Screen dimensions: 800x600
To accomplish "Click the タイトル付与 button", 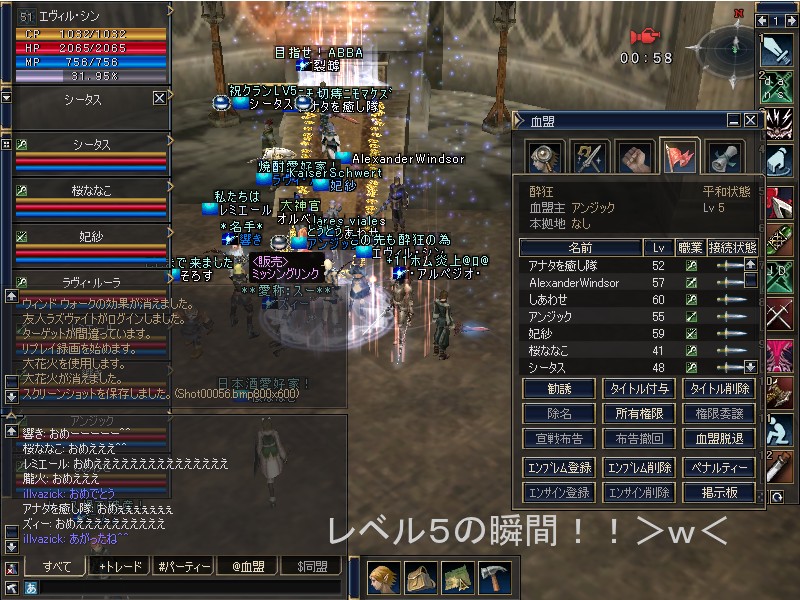I will 638,388.
